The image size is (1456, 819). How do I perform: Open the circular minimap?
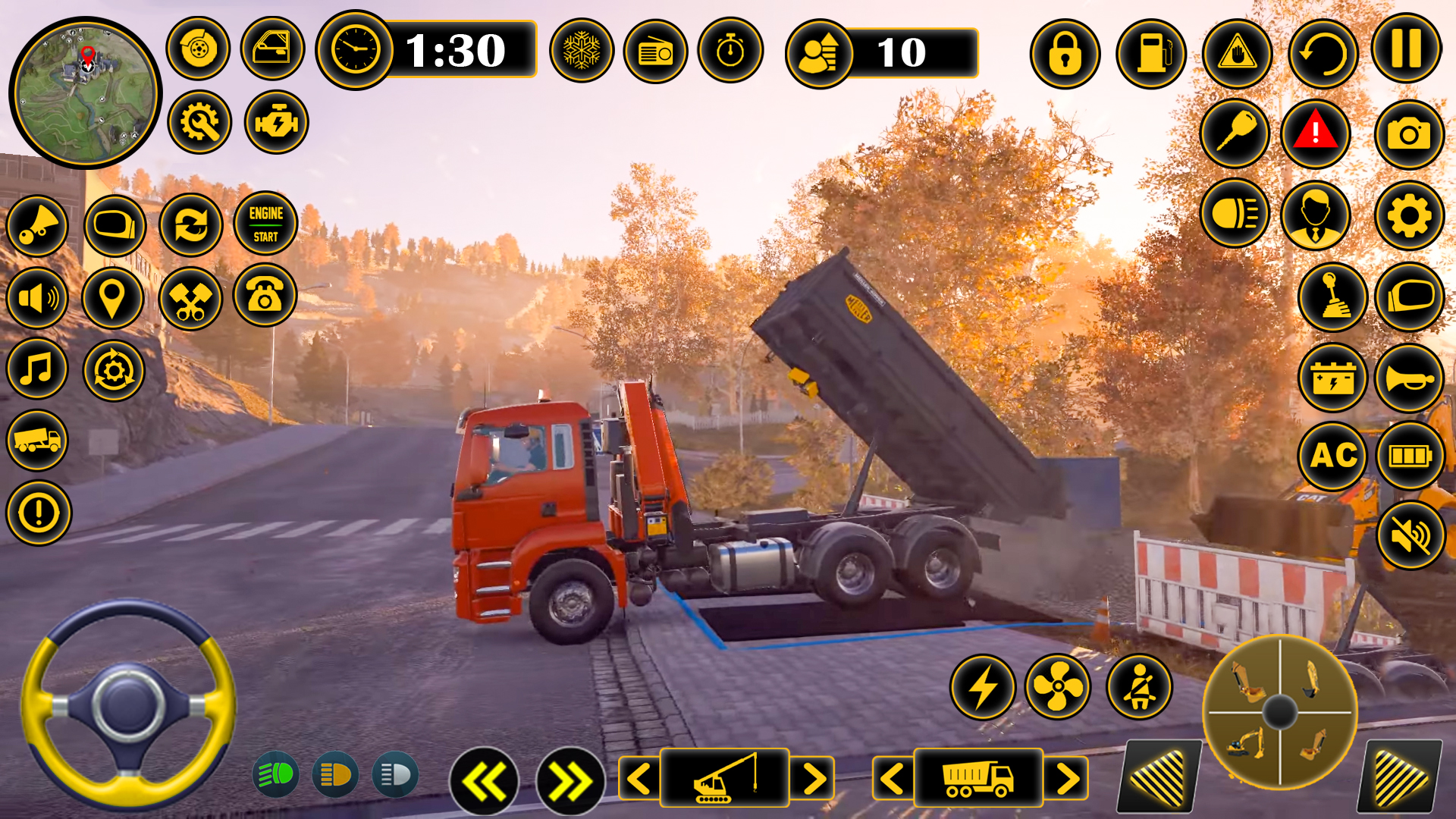point(85,92)
